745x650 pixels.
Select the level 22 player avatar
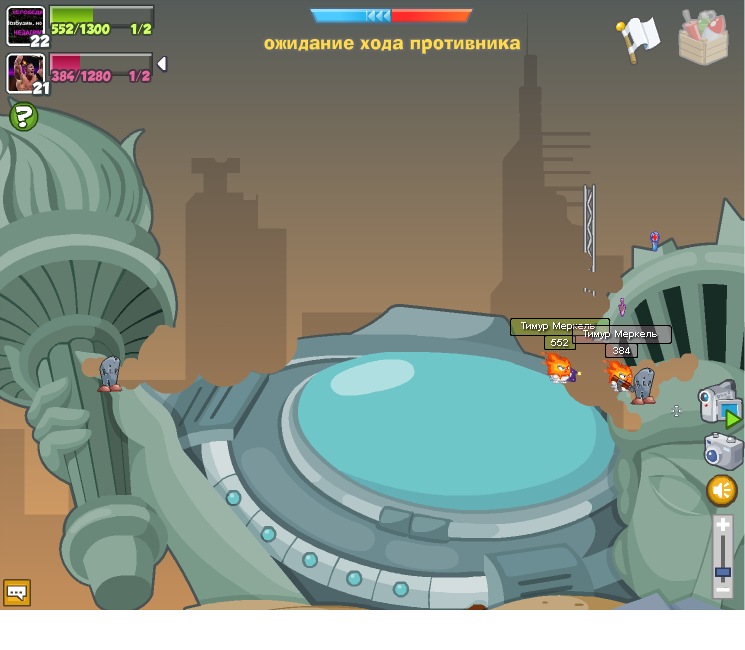(25, 25)
